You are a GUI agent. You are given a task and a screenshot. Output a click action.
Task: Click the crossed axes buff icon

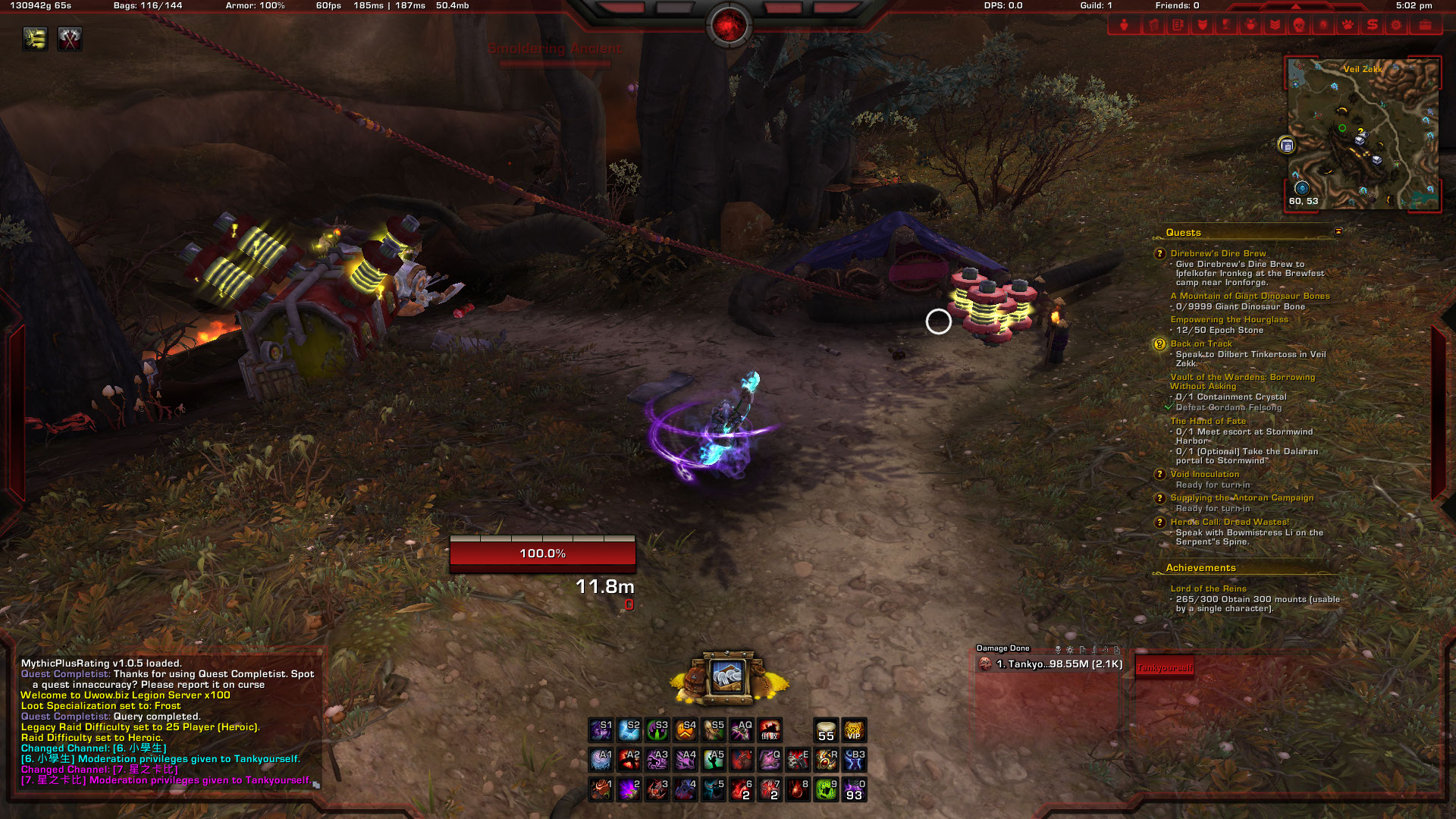click(70, 39)
